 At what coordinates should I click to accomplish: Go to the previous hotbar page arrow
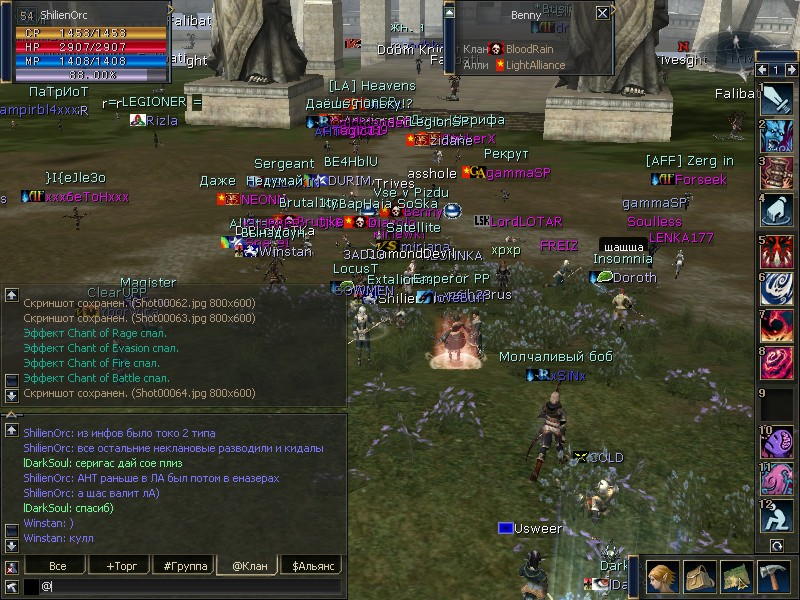click(763, 70)
